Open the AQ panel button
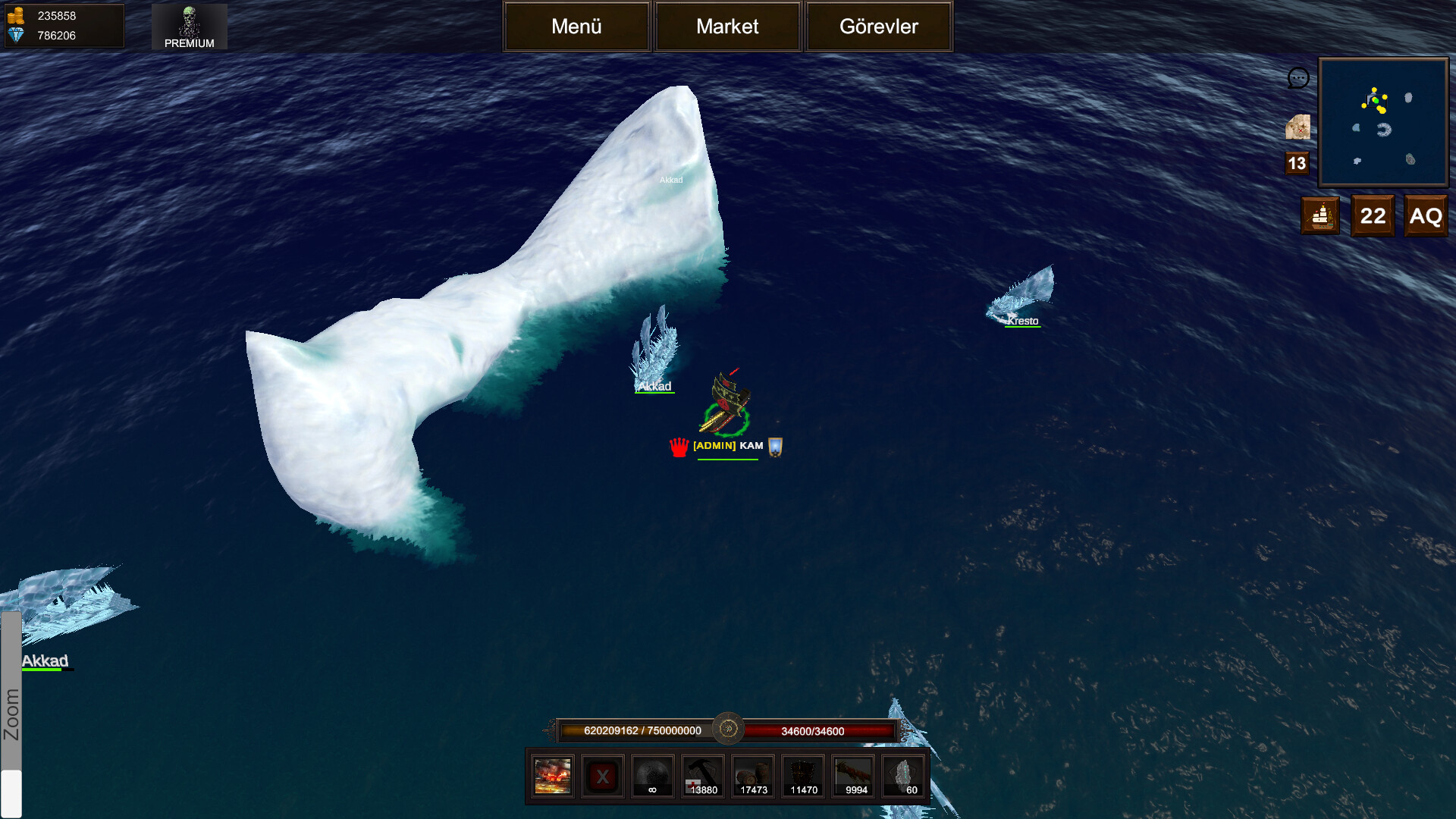This screenshot has width=1456, height=819. 1426,215
